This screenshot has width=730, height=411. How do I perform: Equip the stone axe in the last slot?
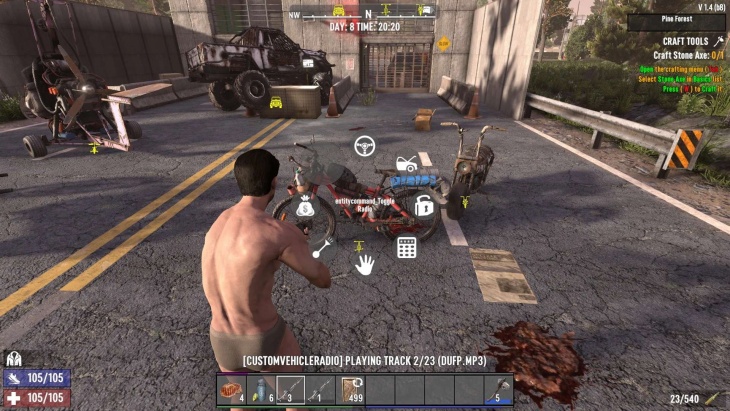(x=499, y=390)
